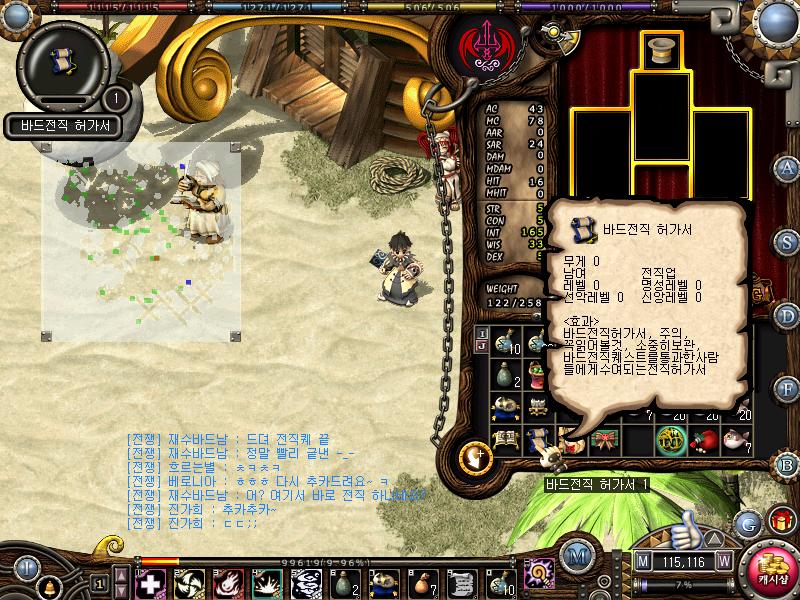Select the red pouch item in inventory

(x=707, y=439)
